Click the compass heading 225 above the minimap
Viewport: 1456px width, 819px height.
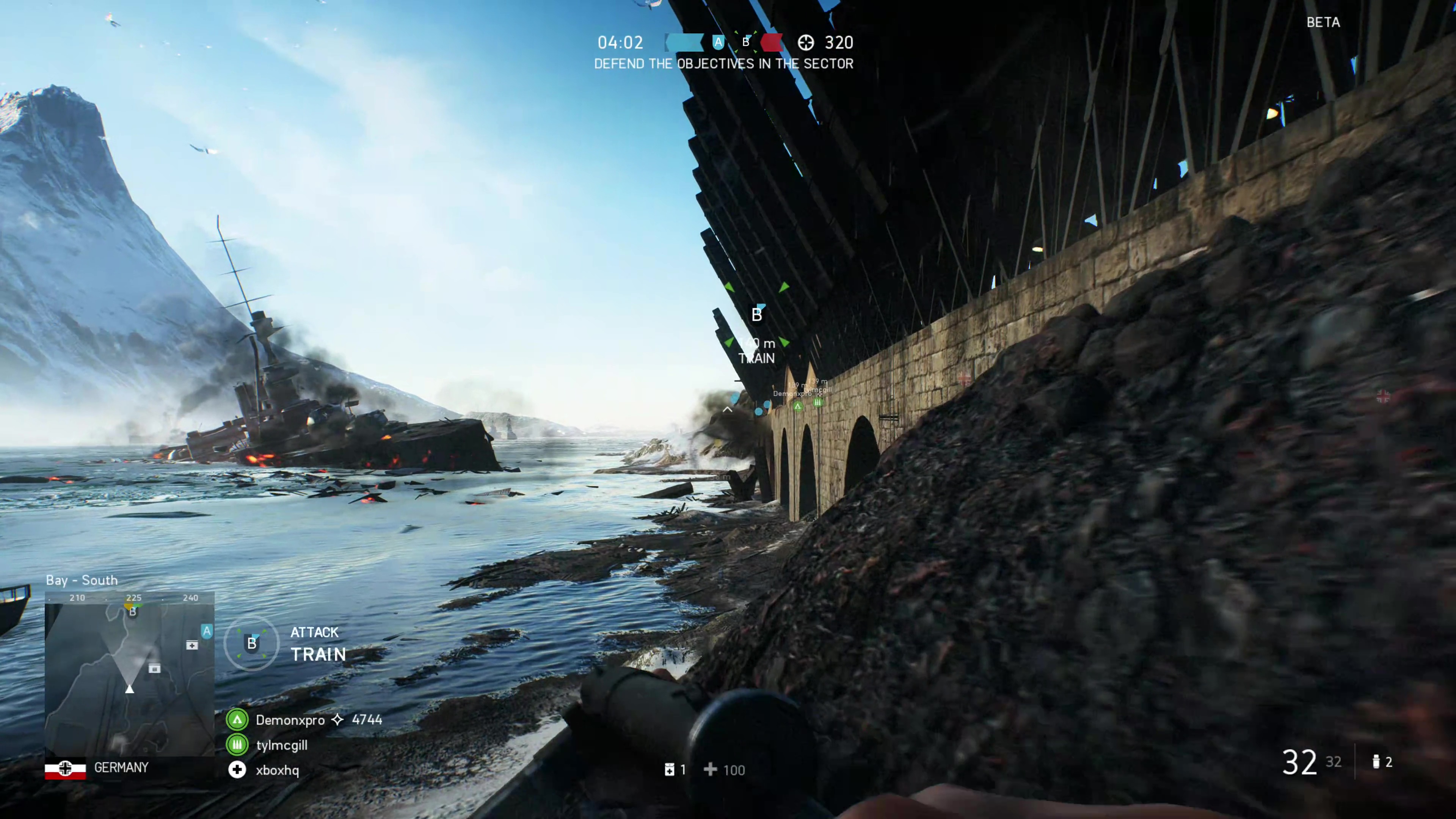(134, 598)
